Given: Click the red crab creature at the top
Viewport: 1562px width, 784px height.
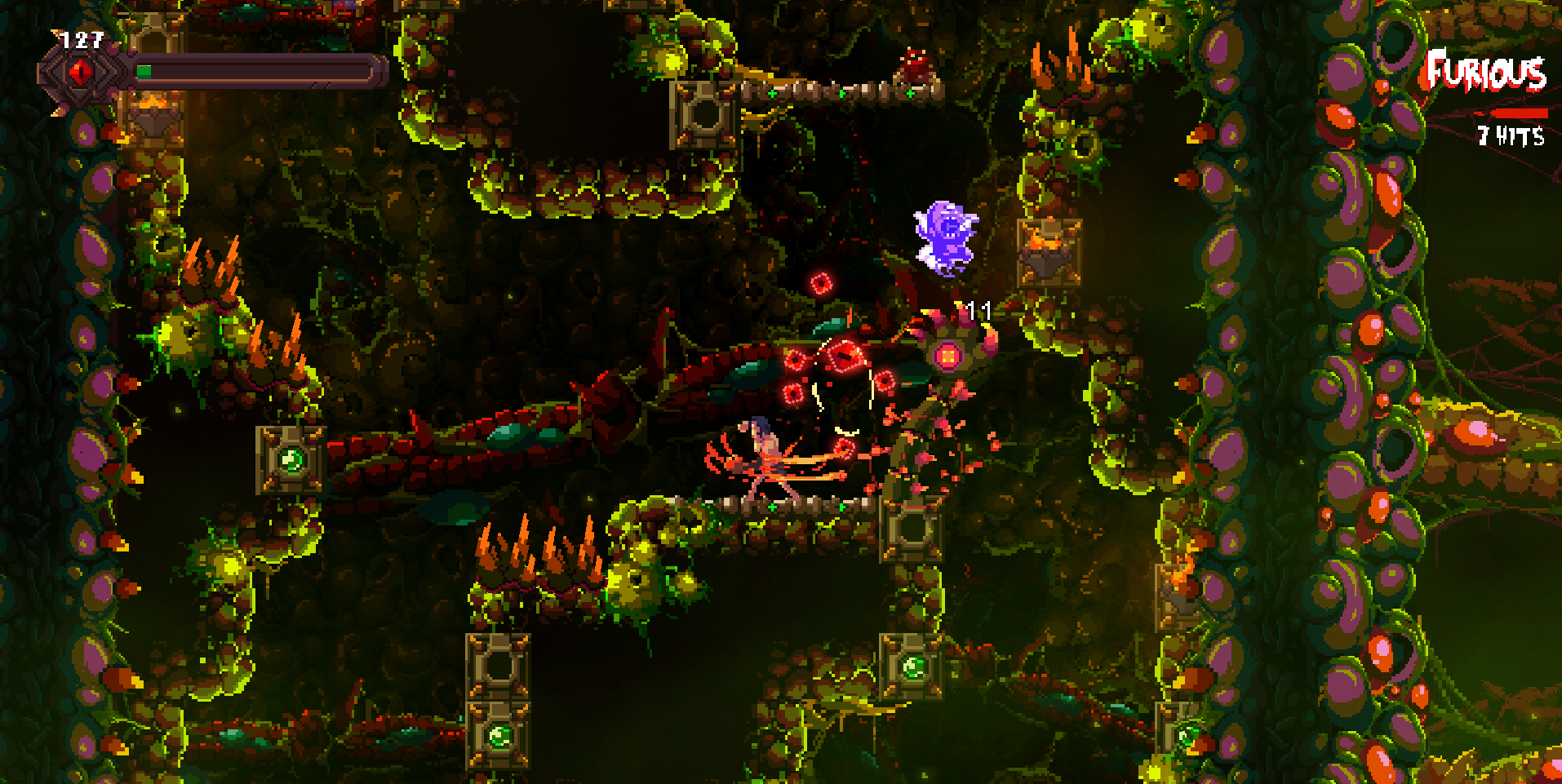Looking at the screenshot, I should [x=916, y=65].
